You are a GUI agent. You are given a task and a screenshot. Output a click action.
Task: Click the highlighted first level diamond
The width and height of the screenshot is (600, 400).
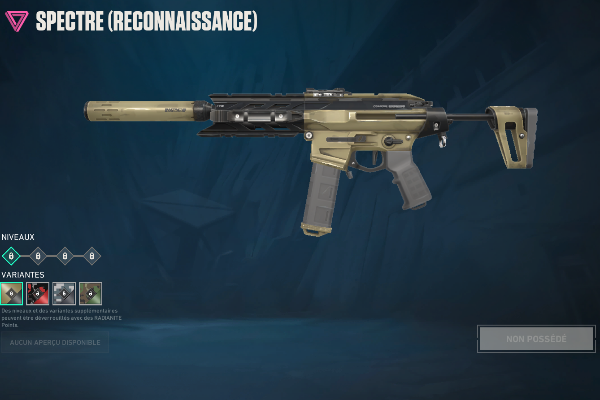click(x=12, y=255)
